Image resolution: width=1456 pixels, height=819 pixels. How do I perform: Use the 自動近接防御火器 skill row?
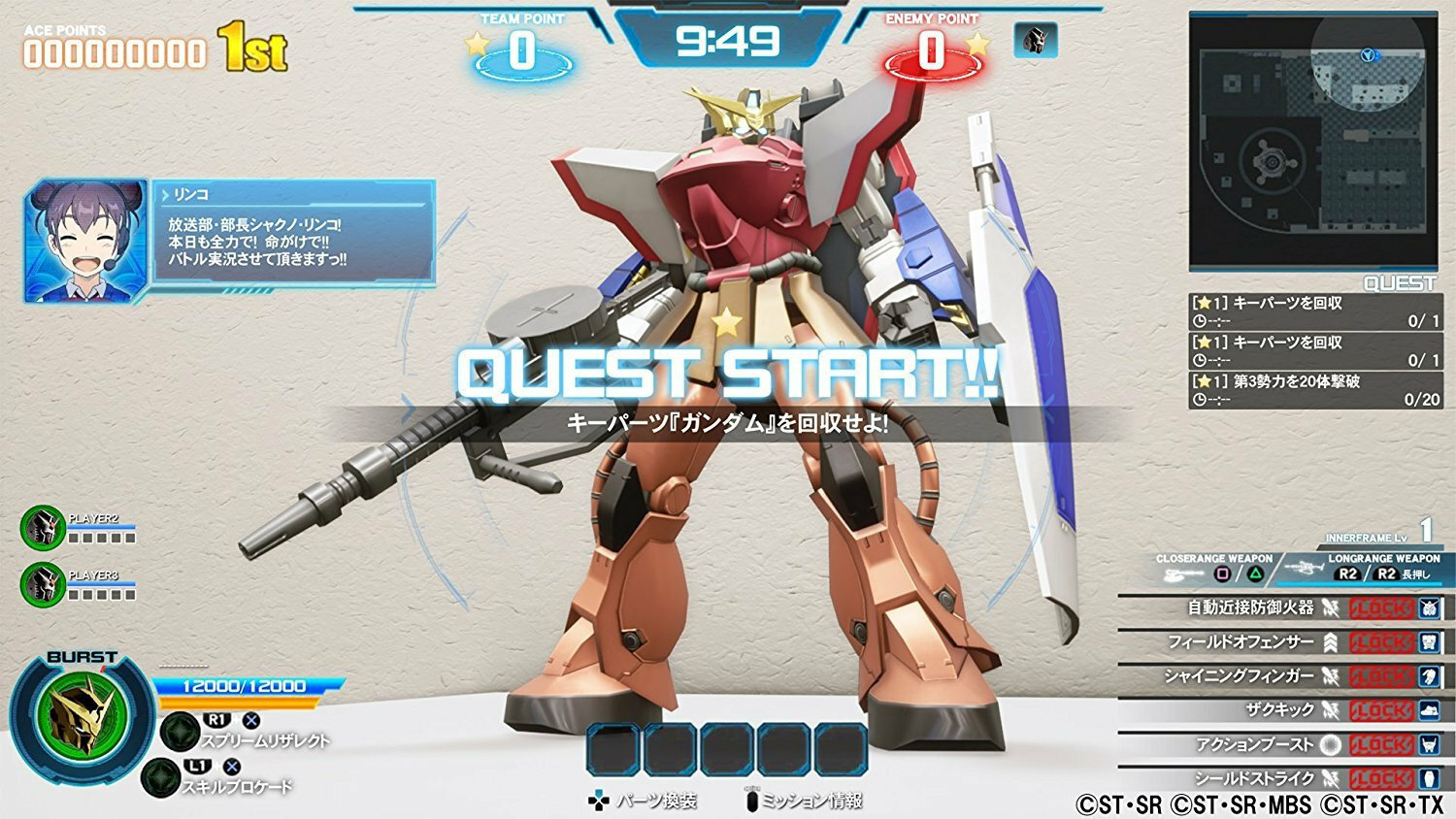point(1281,608)
